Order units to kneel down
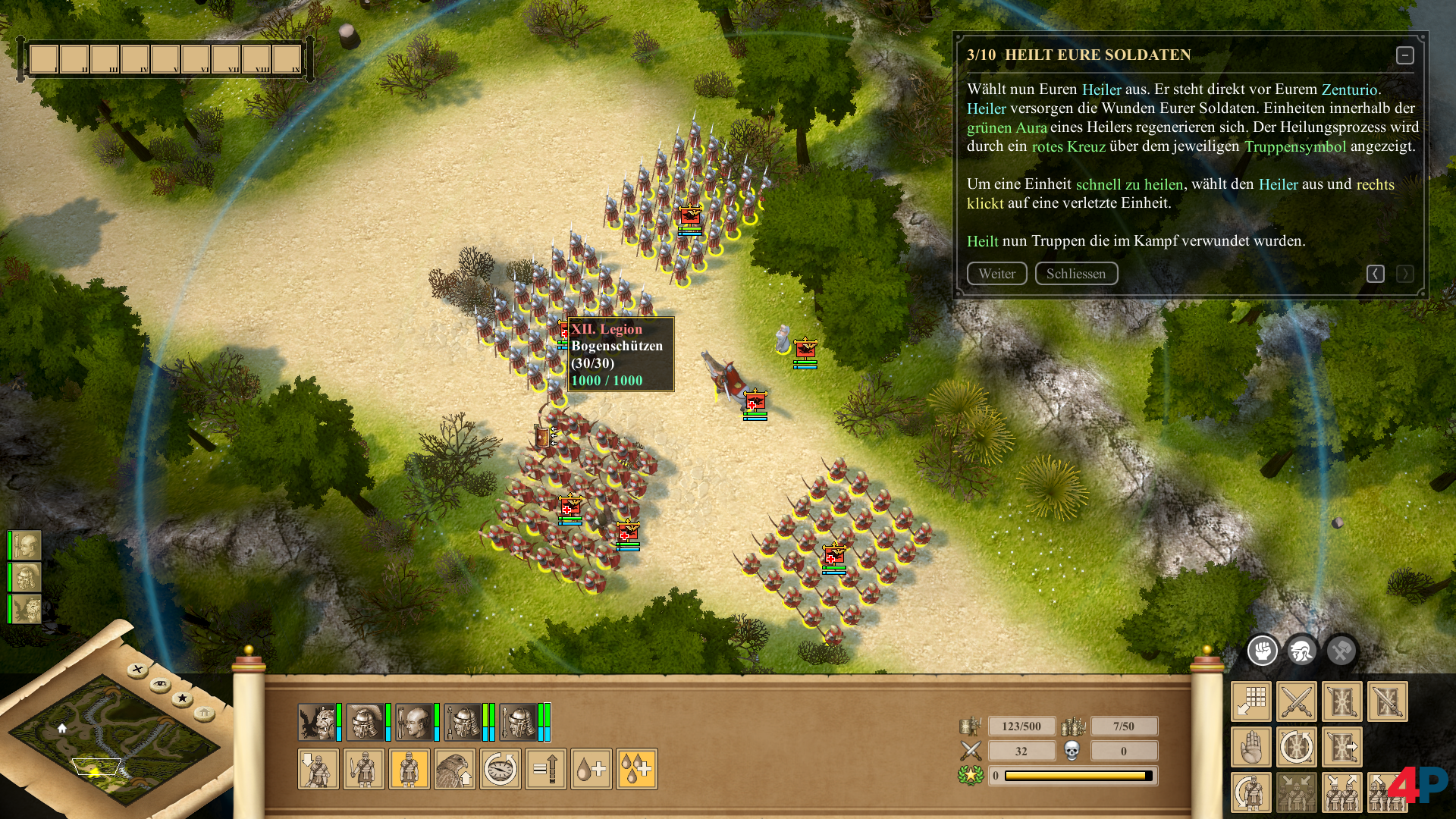Screen dimensions: 1456x819 318,769
